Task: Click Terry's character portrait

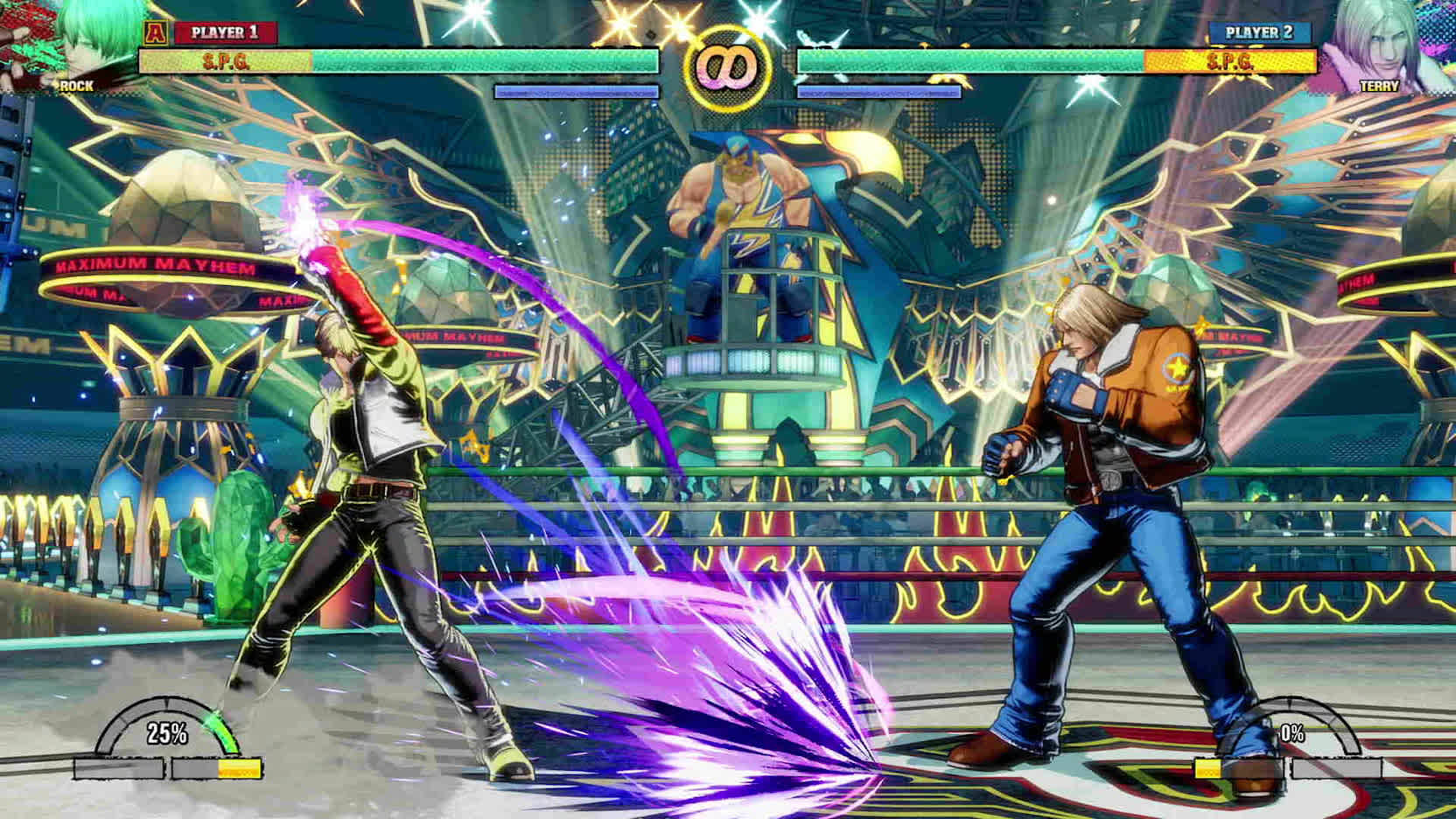Action: [1377, 45]
